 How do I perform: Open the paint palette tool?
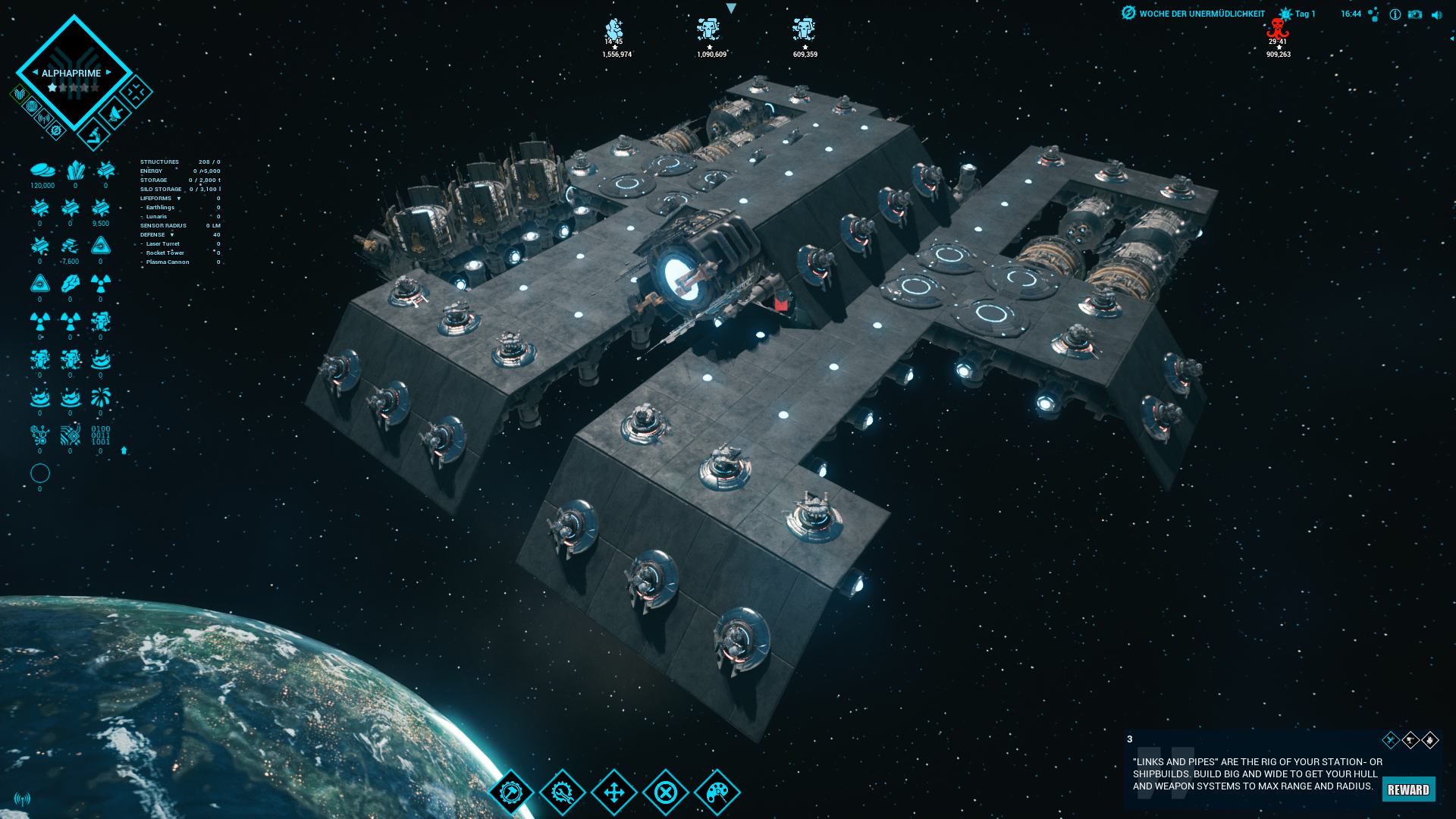[x=717, y=792]
